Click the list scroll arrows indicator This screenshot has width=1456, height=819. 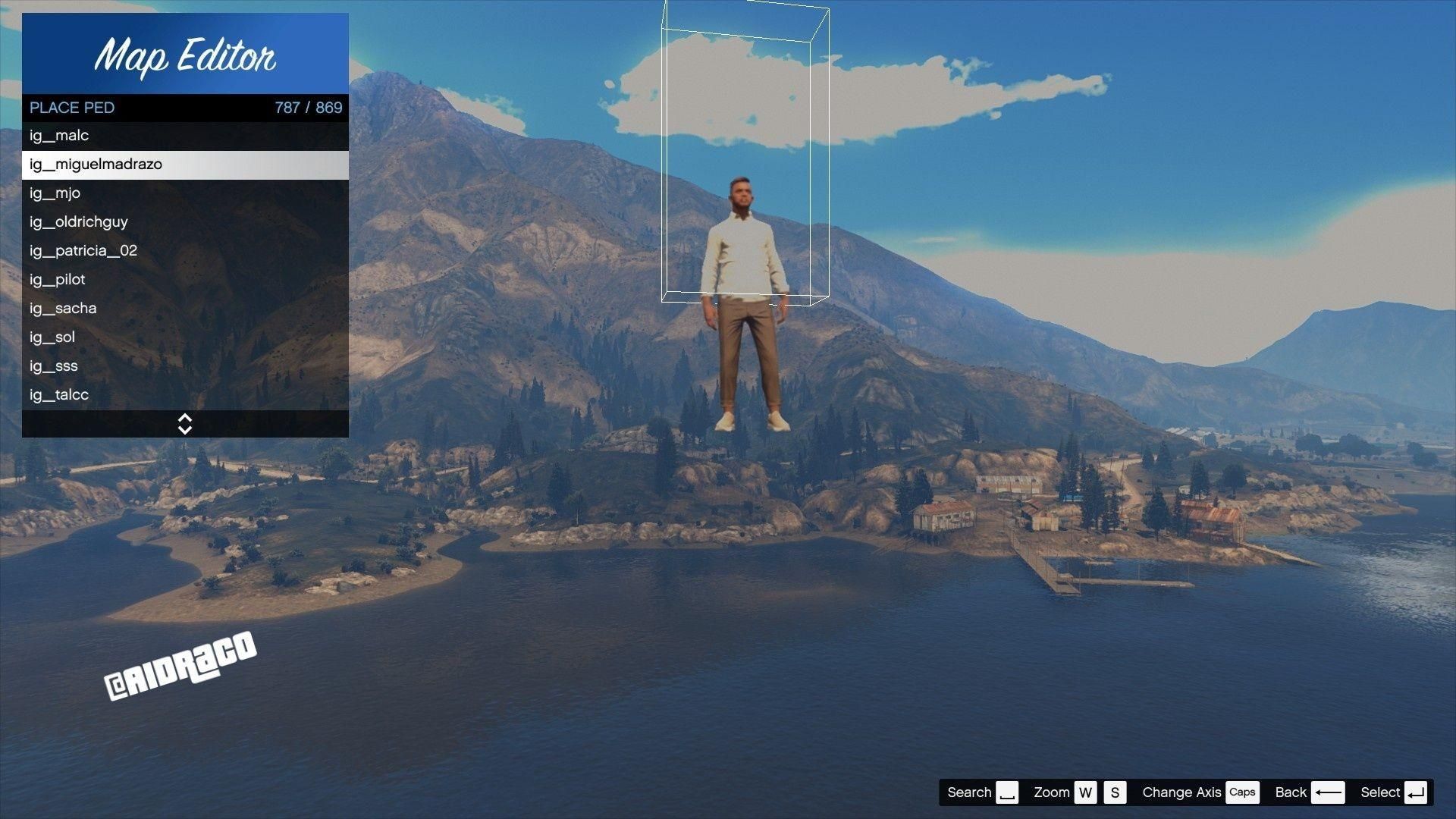point(185,424)
